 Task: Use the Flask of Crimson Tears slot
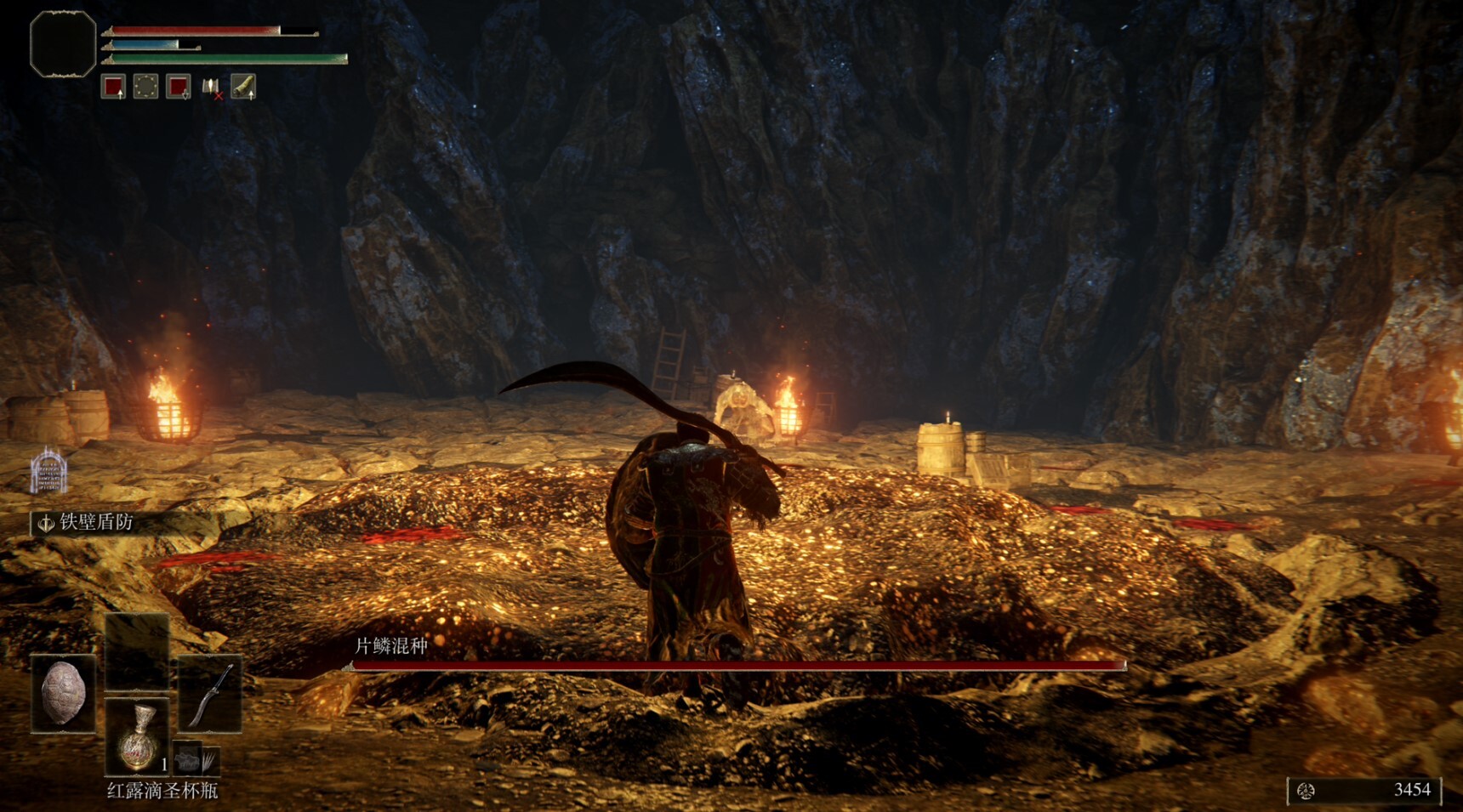pyautogui.click(x=137, y=736)
